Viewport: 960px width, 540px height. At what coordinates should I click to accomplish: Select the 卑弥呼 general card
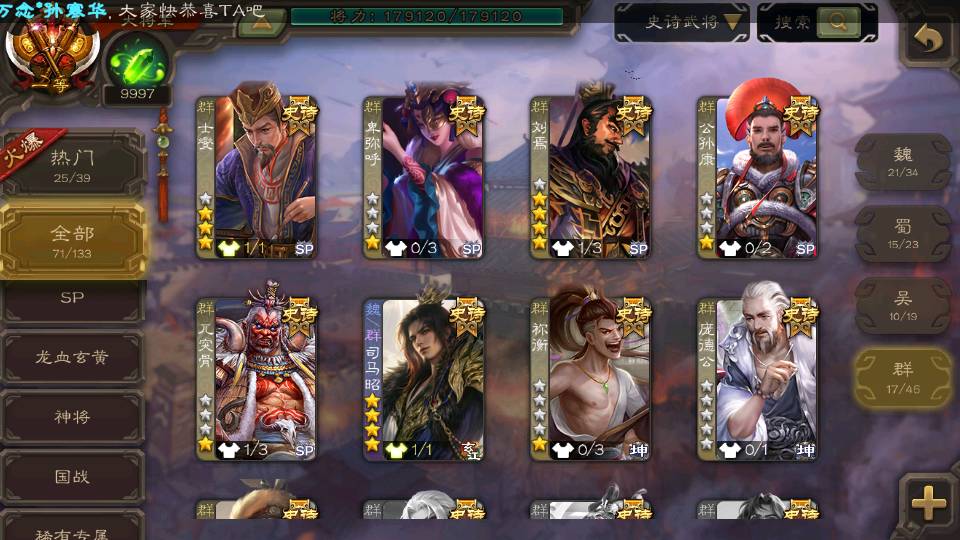coord(424,176)
